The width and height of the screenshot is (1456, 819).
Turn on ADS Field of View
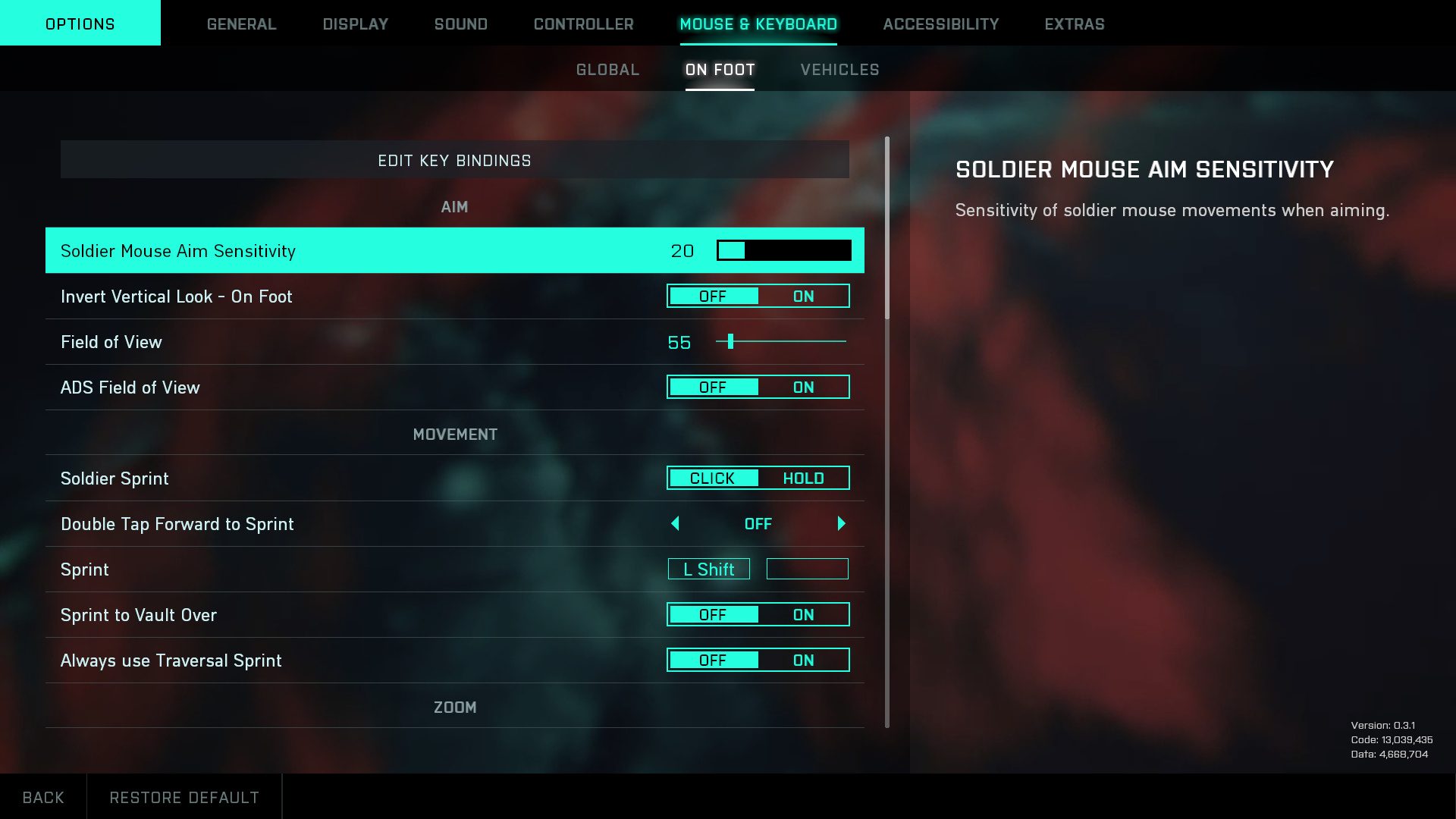click(804, 387)
